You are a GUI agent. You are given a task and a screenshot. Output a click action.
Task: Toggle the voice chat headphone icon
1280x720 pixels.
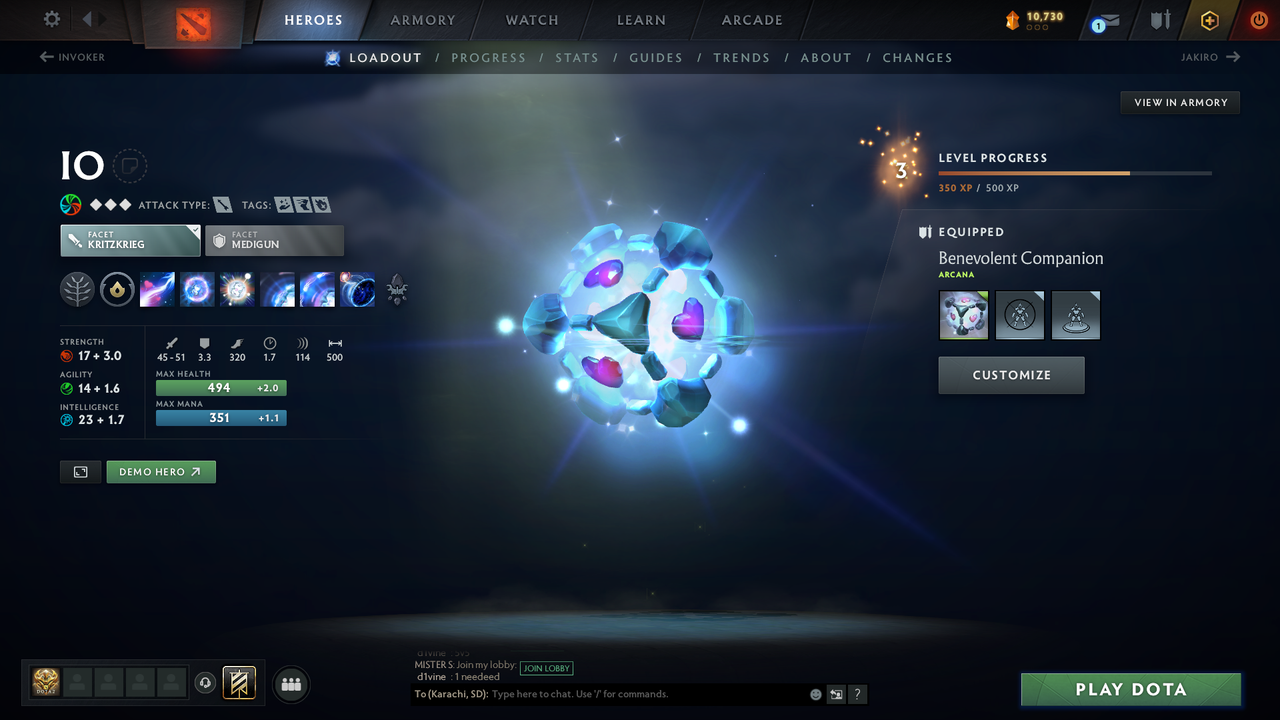click(x=207, y=683)
